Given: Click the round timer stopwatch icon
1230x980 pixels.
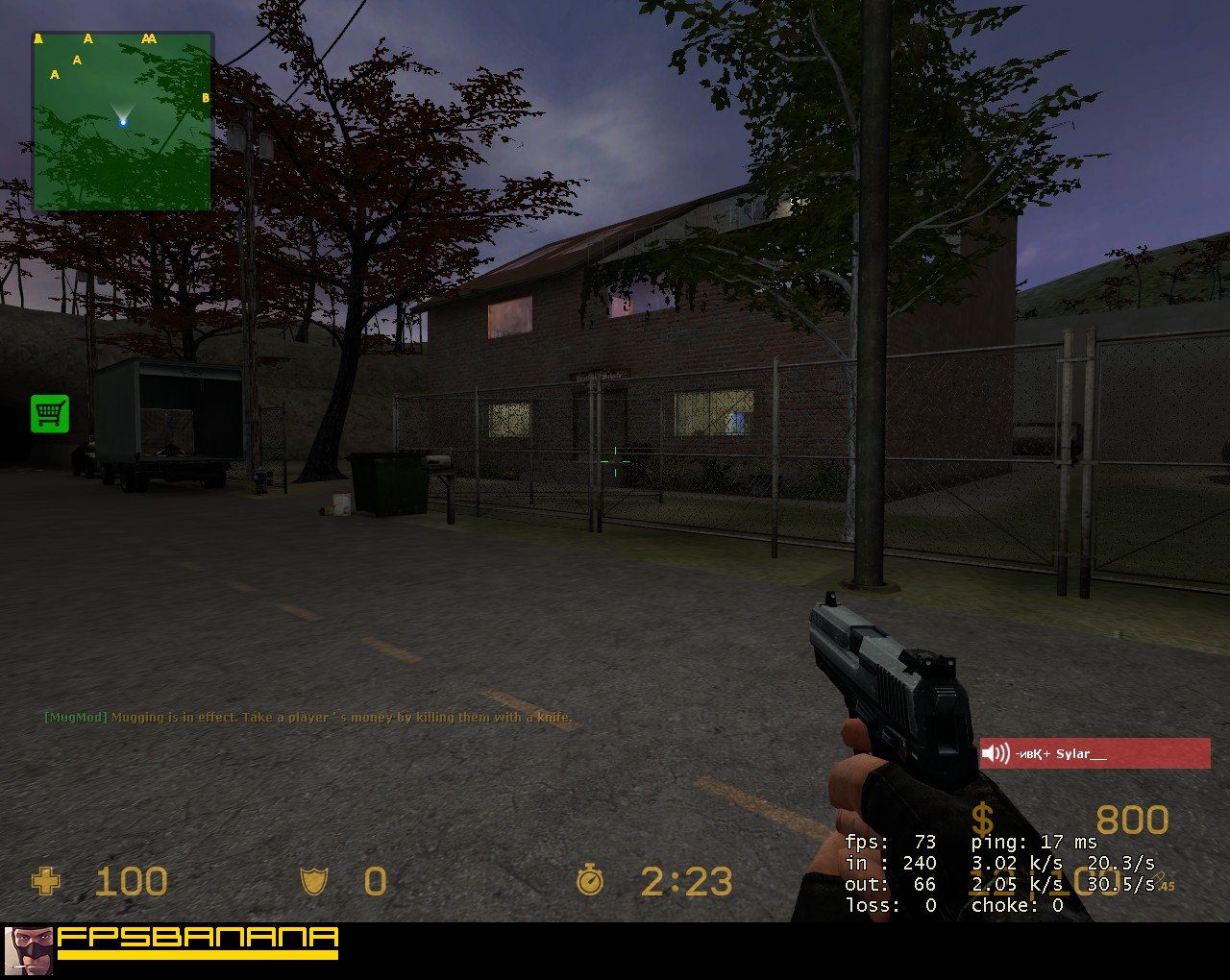Looking at the screenshot, I should click(x=591, y=881).
